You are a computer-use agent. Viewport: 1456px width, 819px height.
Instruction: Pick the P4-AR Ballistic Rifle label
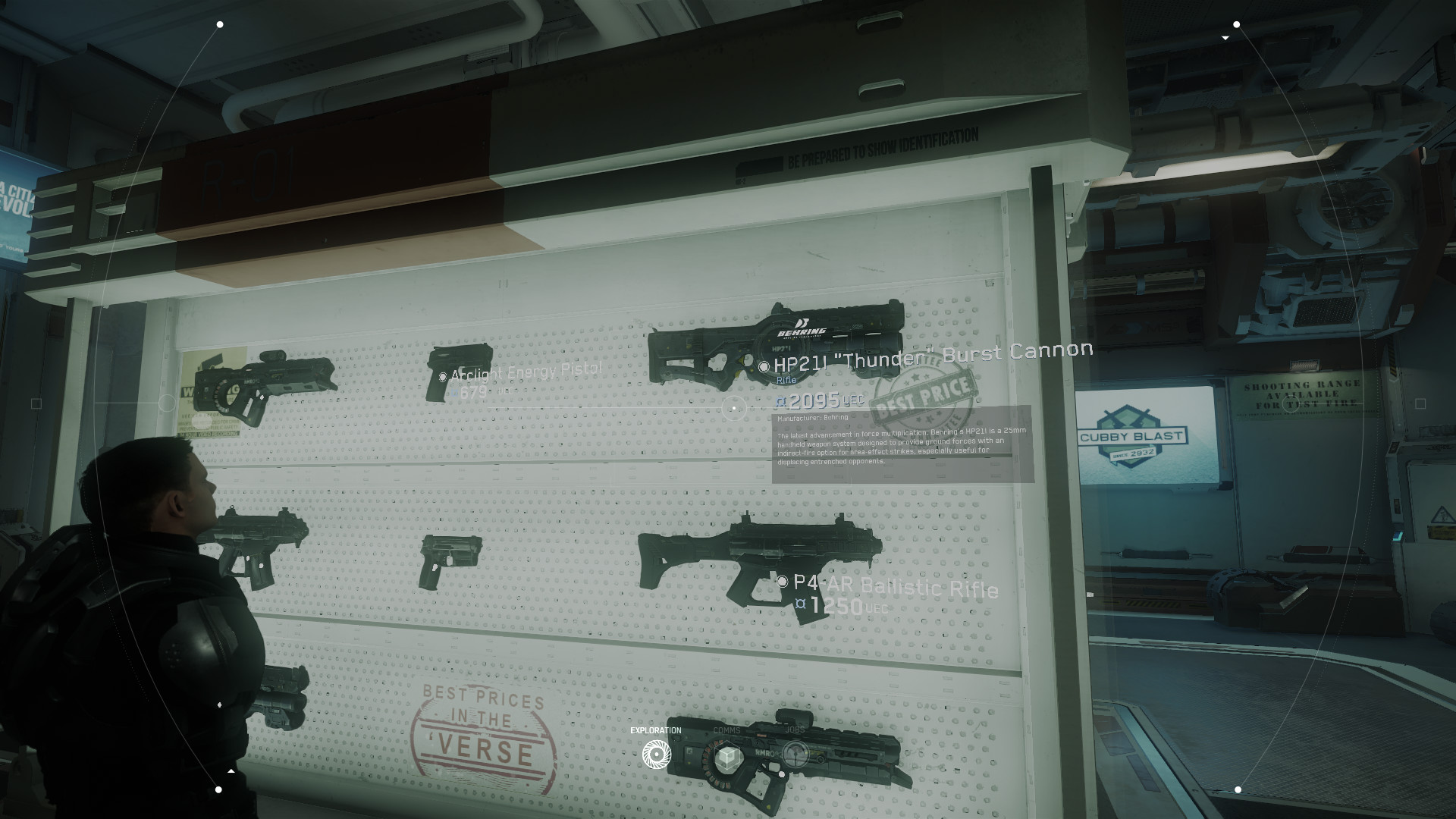click(x=895, y=585)
